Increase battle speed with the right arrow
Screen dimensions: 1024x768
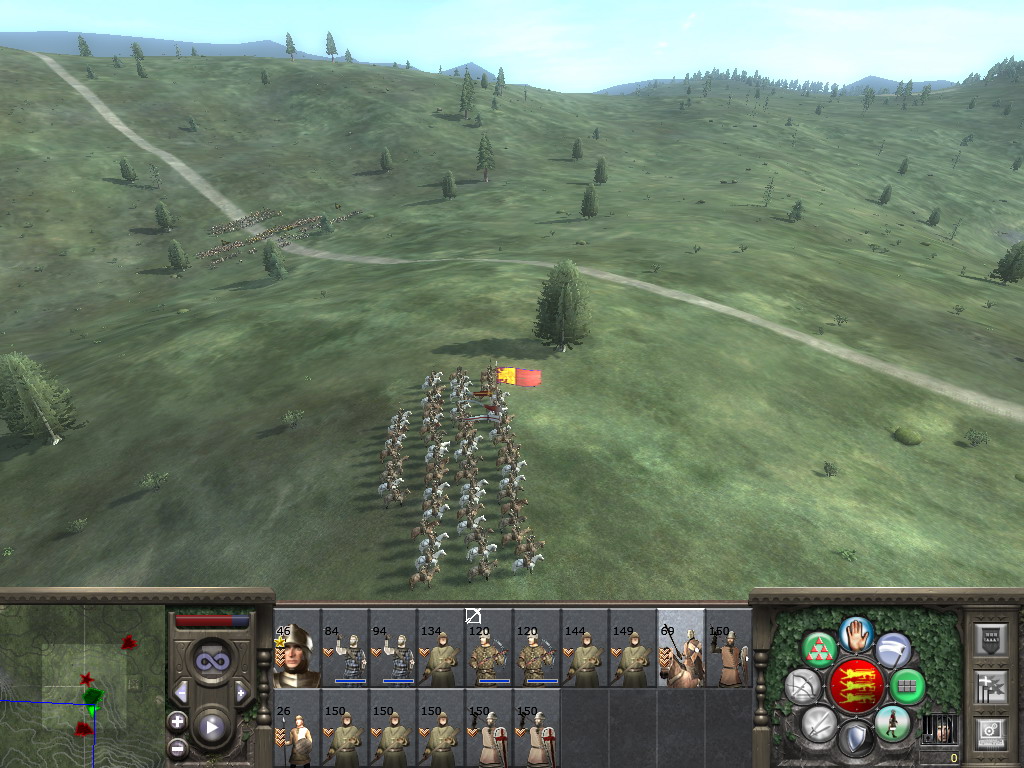(x=241, y=692)
